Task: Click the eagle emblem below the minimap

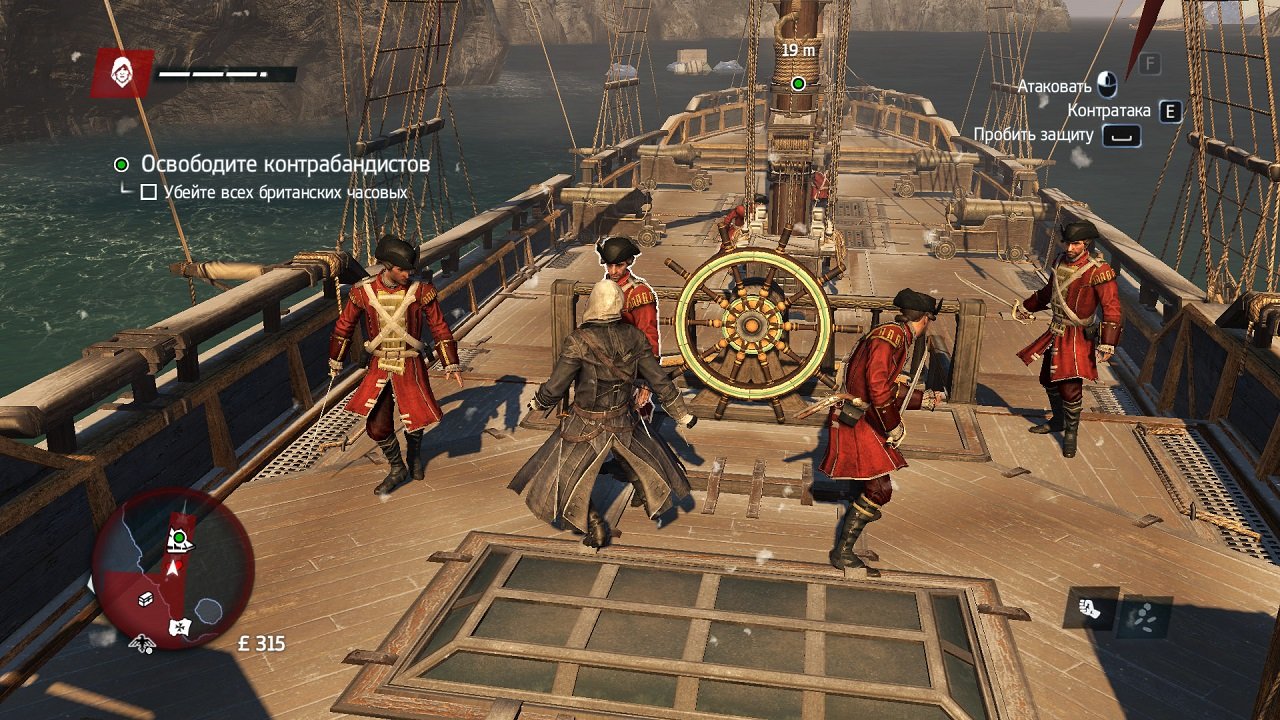Action: coord(142,643)
